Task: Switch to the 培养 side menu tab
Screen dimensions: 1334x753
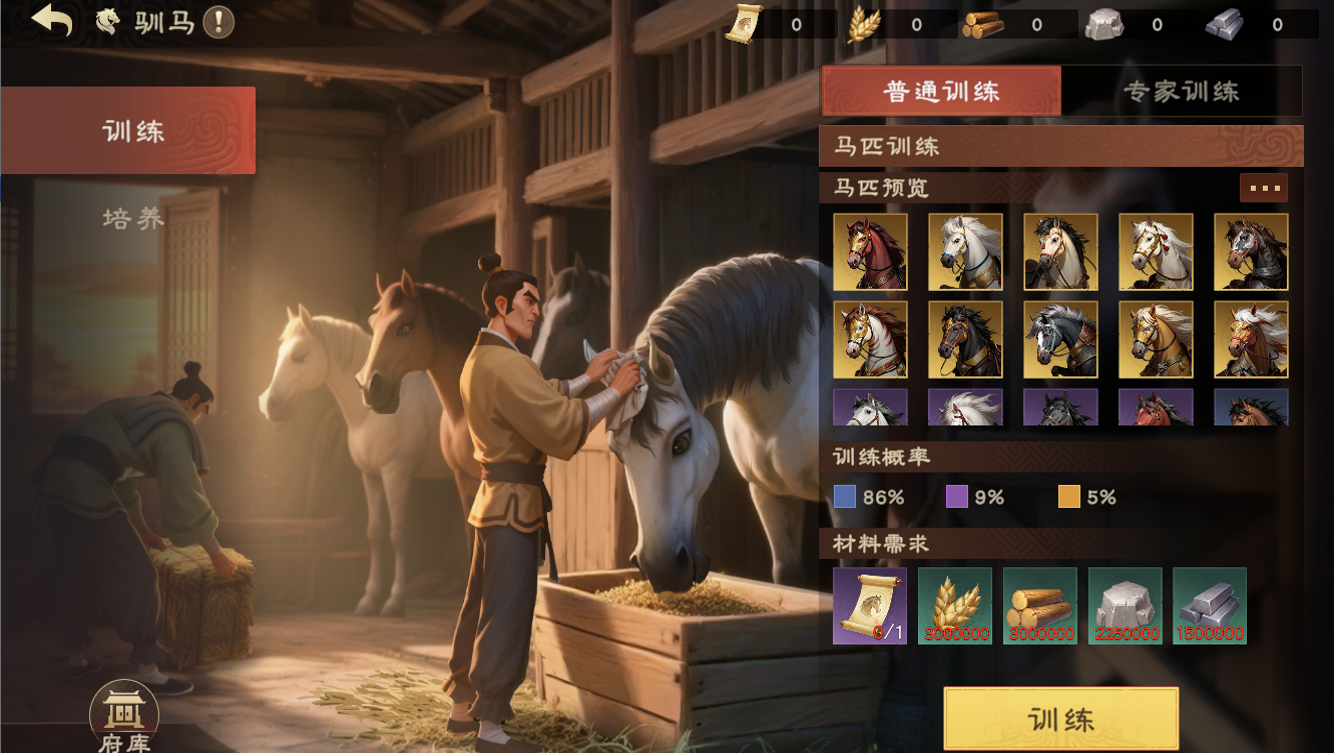Action: [133, 218]
